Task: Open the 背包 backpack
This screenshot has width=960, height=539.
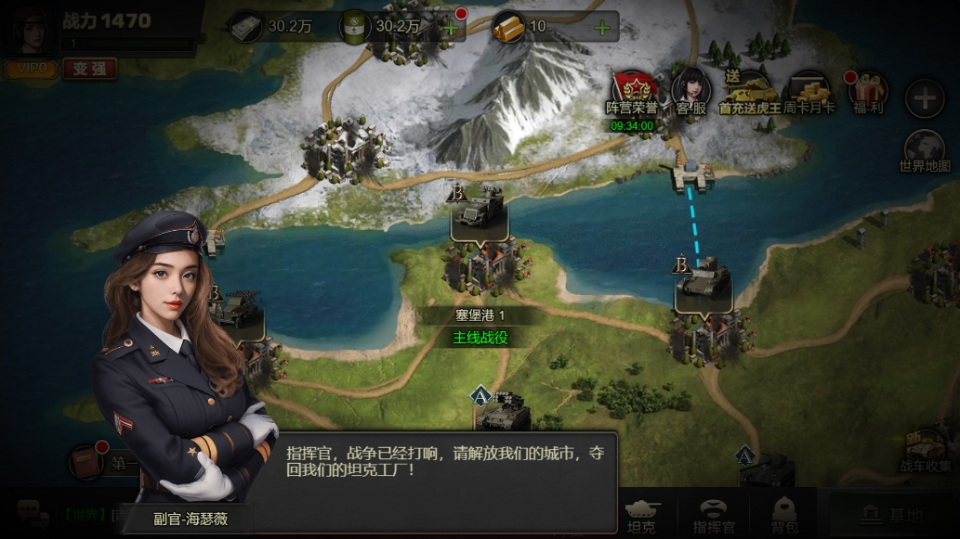Action: pyautogui.click(x=783, y=515)
